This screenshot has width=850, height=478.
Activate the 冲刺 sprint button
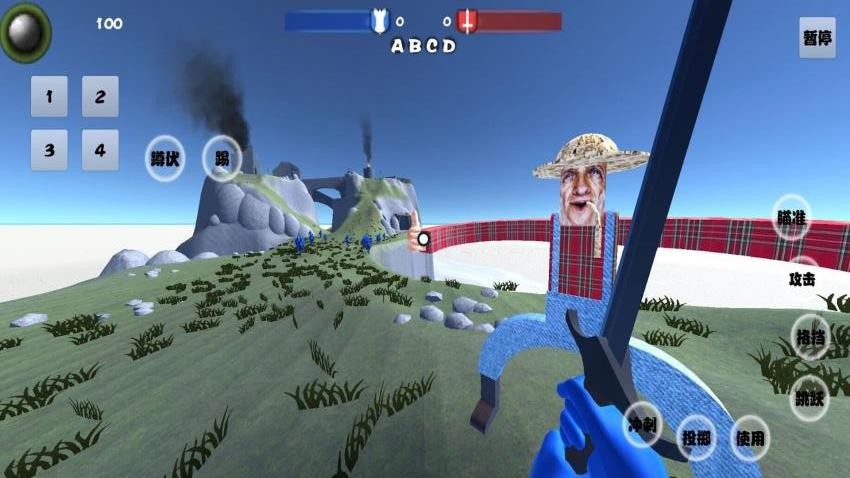[x=643, y=425]
